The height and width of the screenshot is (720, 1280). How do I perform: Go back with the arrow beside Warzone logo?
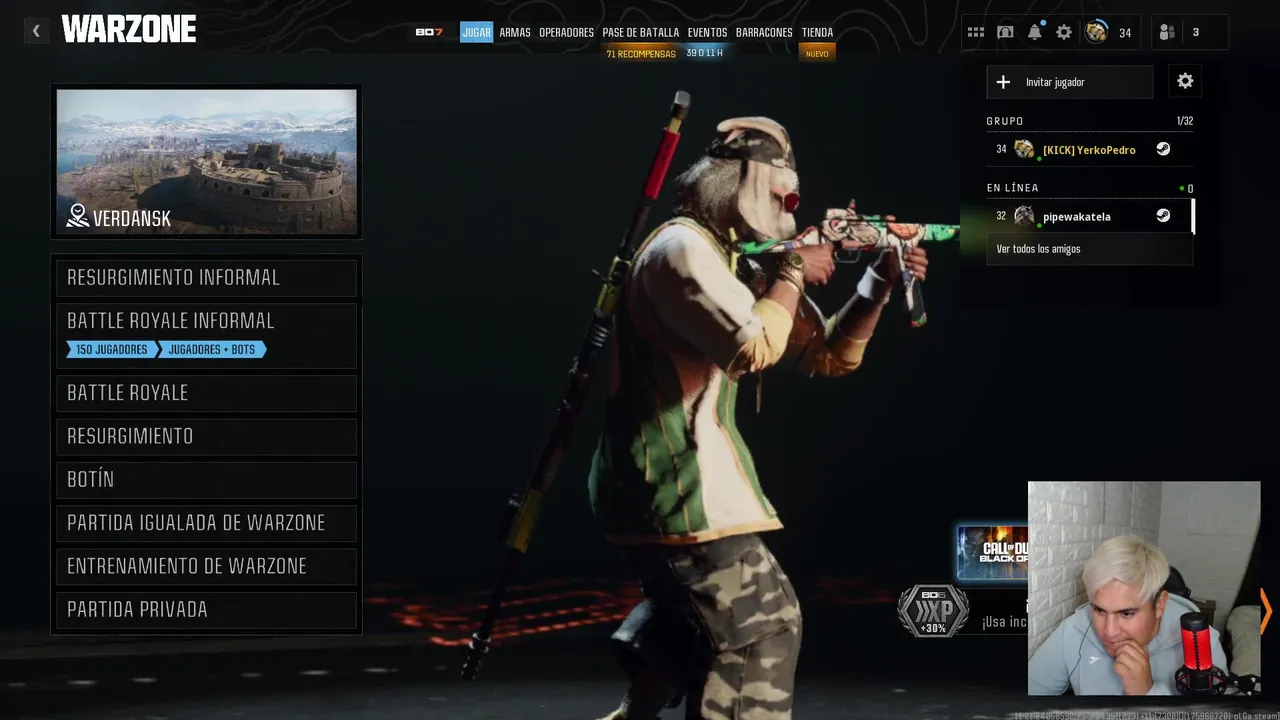36,31
